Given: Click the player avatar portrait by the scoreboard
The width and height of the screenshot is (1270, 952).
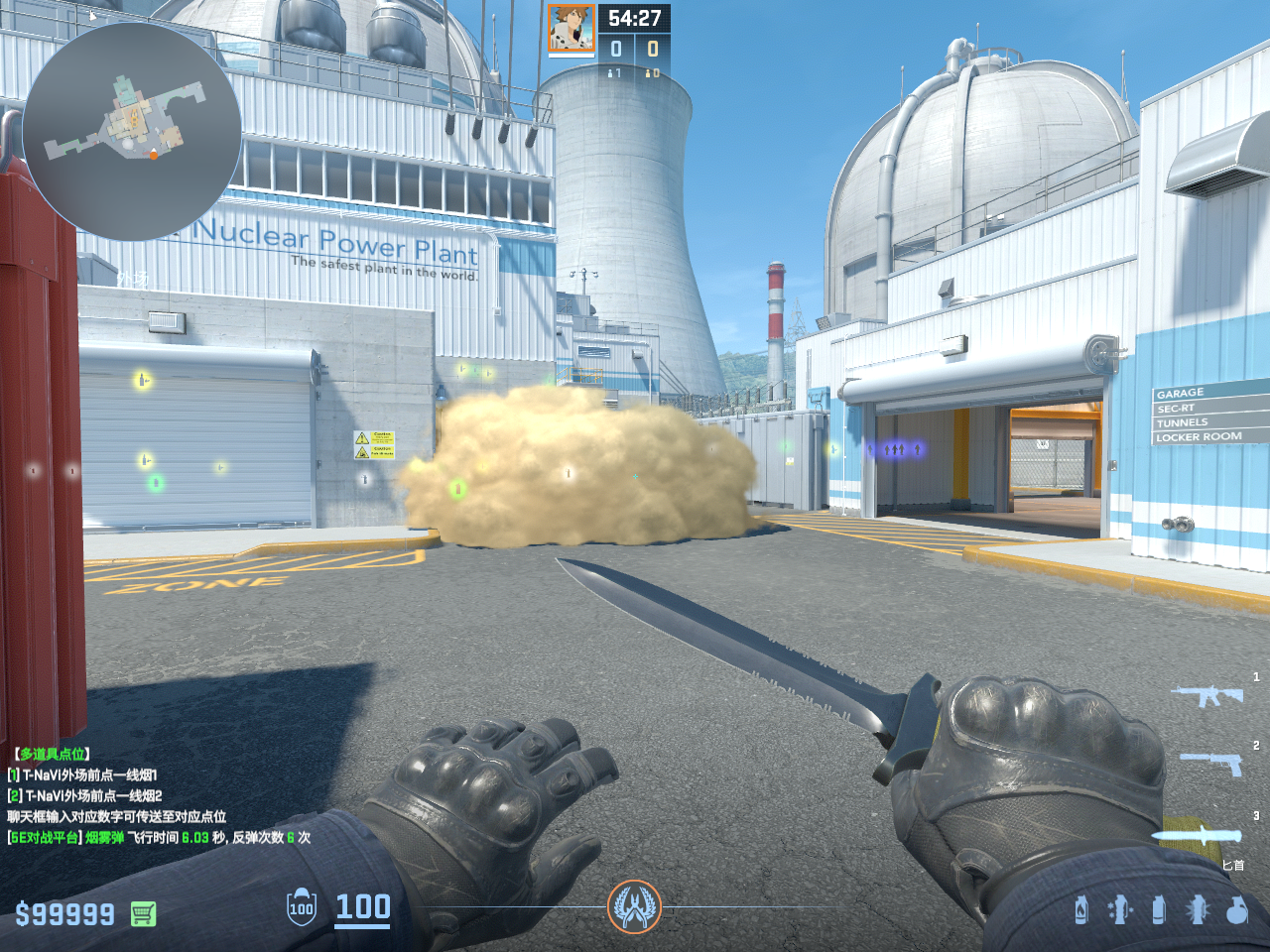Looking at the screenshot, I should pyautogui.click(x=571, y=28).
